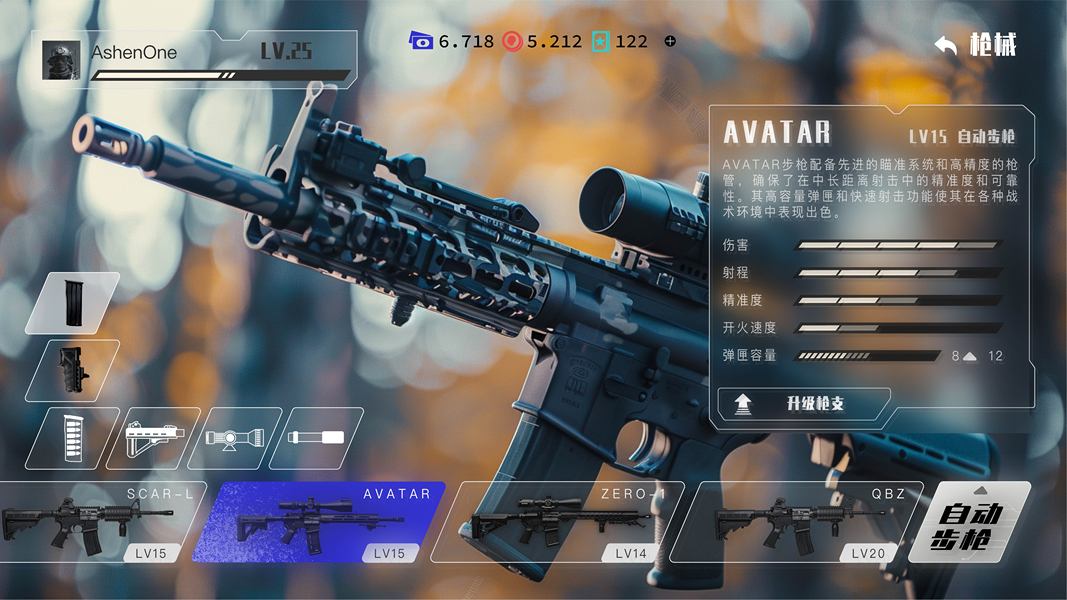This screenshot has width=1067, height=600.
Task: Choose the black pistol grip attachment
Action: click(72, 370)
